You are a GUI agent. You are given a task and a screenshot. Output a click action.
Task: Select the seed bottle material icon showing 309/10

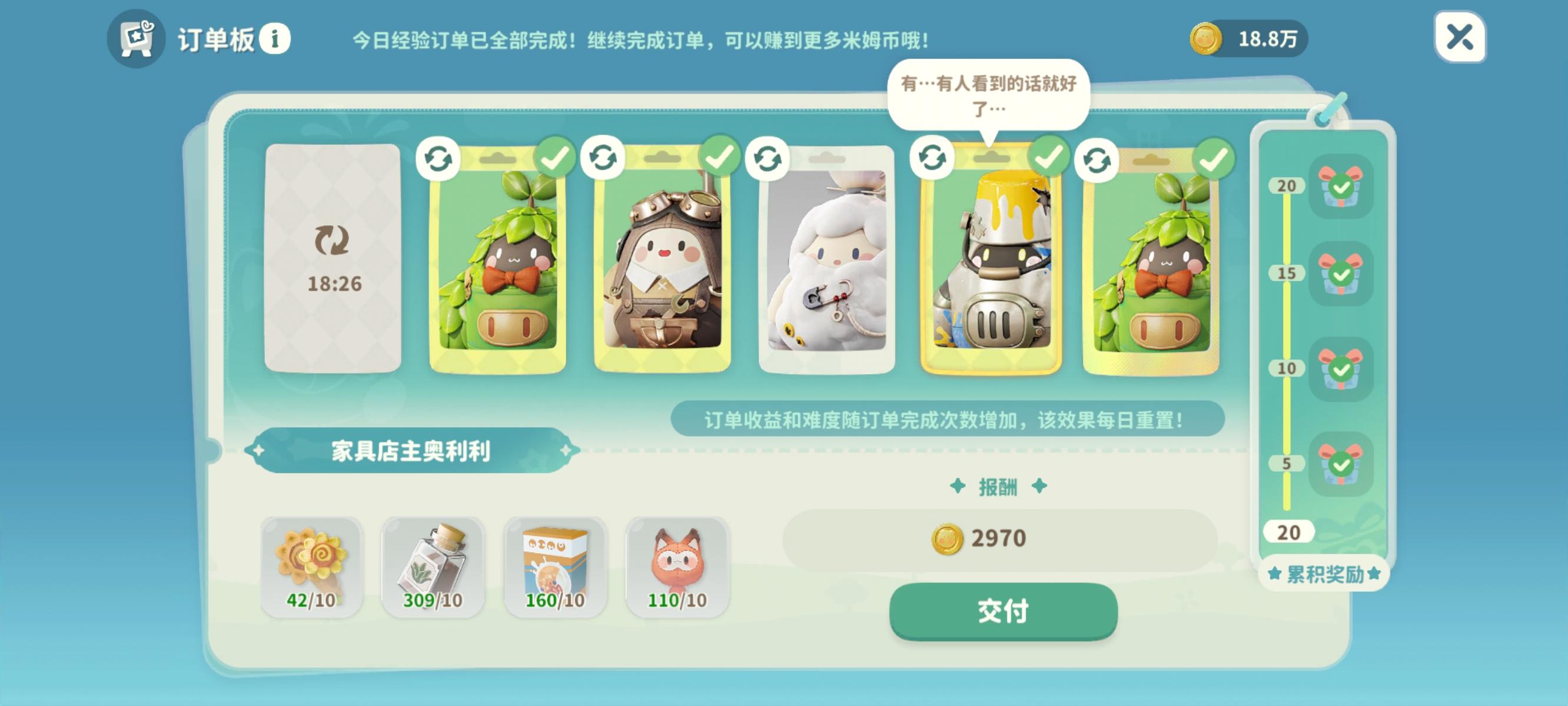pyautogui.click(x=433, y=567)
